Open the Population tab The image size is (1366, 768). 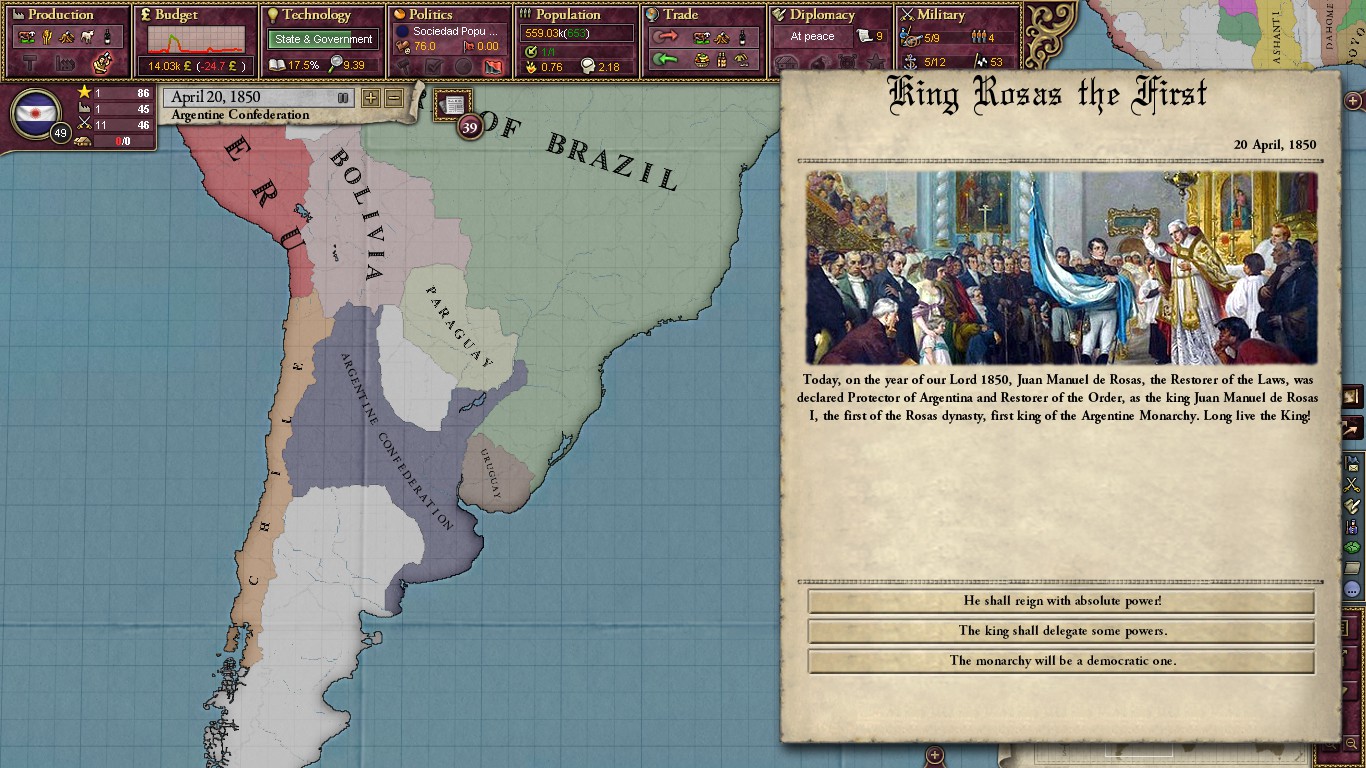point(568,15)
